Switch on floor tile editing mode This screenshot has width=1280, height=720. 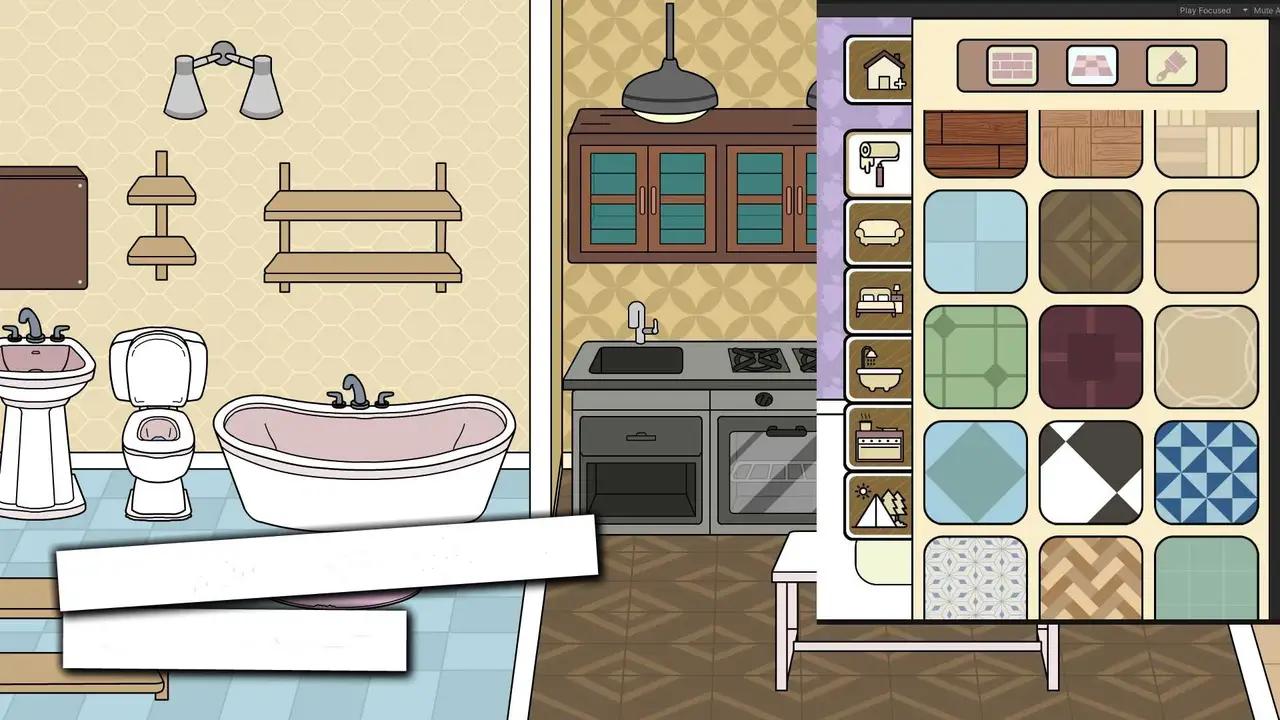1092,65
